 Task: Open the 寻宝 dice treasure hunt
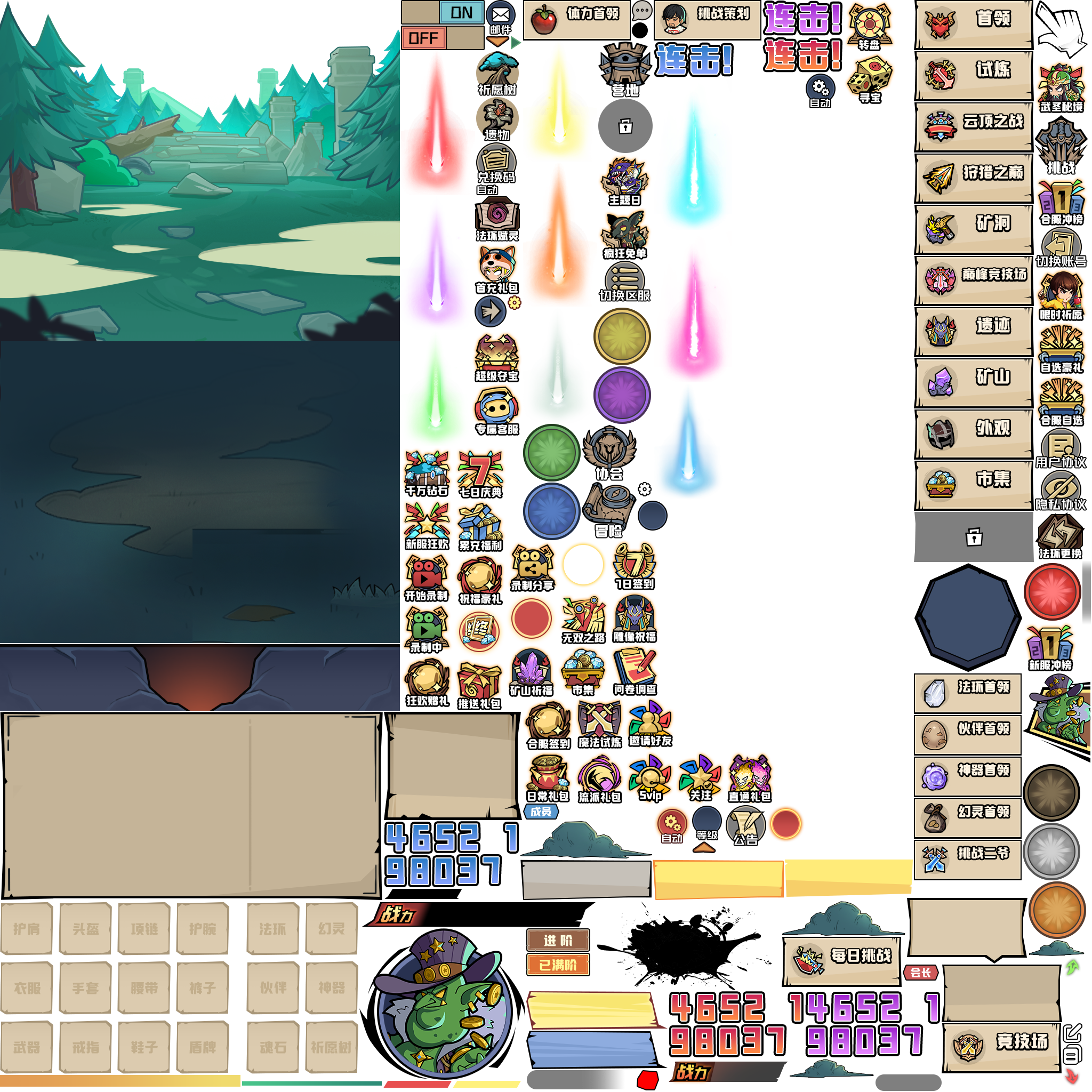tap(869, 78)
